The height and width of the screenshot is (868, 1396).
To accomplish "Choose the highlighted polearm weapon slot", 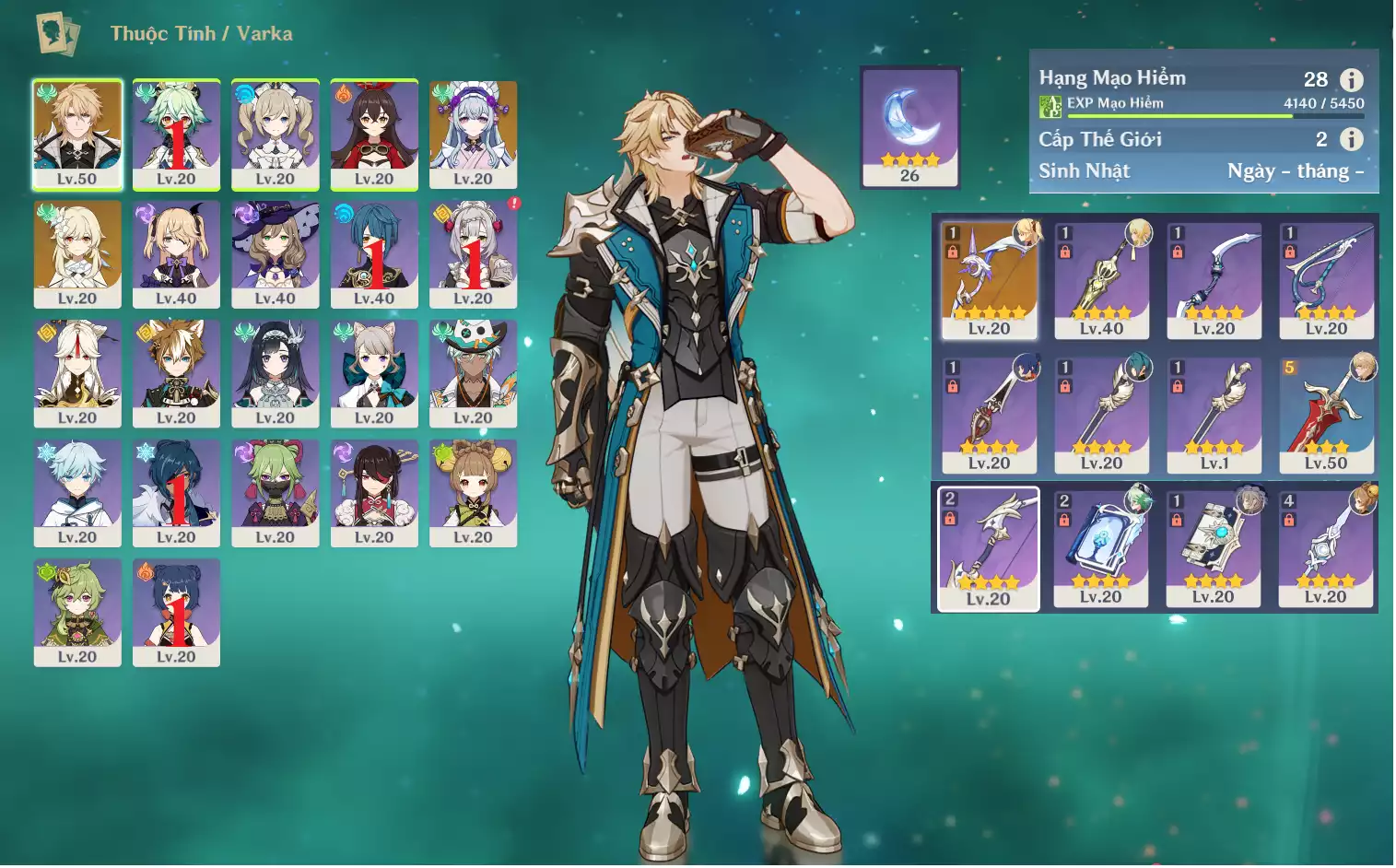I will 989,549.
